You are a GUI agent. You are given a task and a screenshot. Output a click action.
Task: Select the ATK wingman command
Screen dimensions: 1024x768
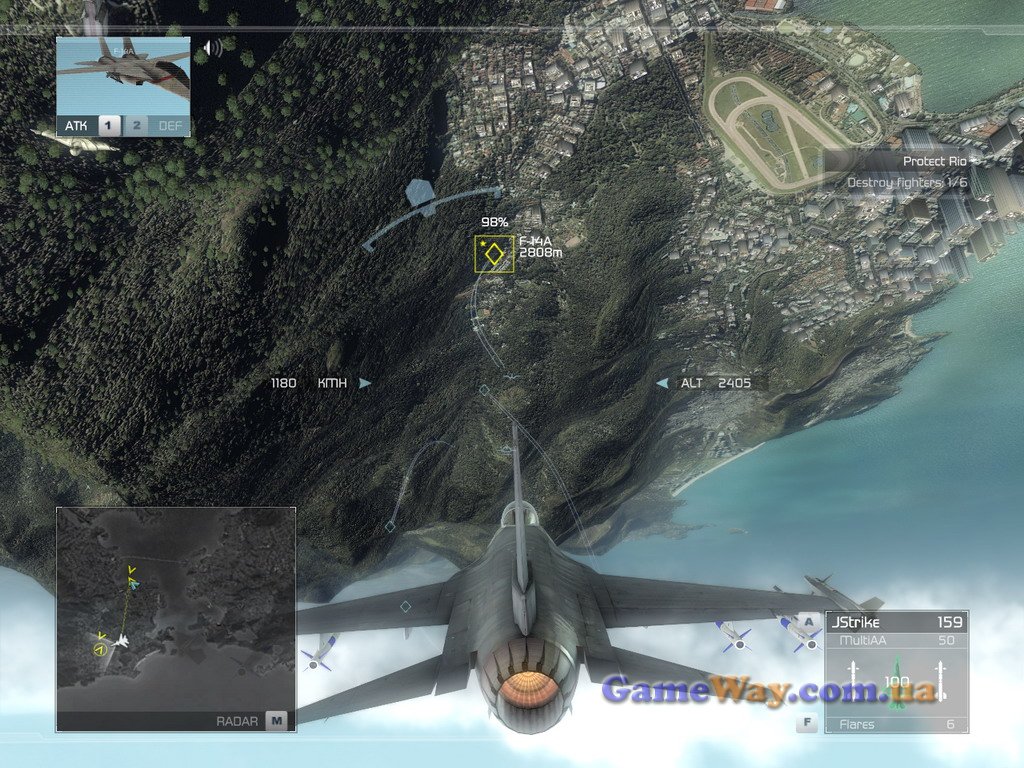76,126
